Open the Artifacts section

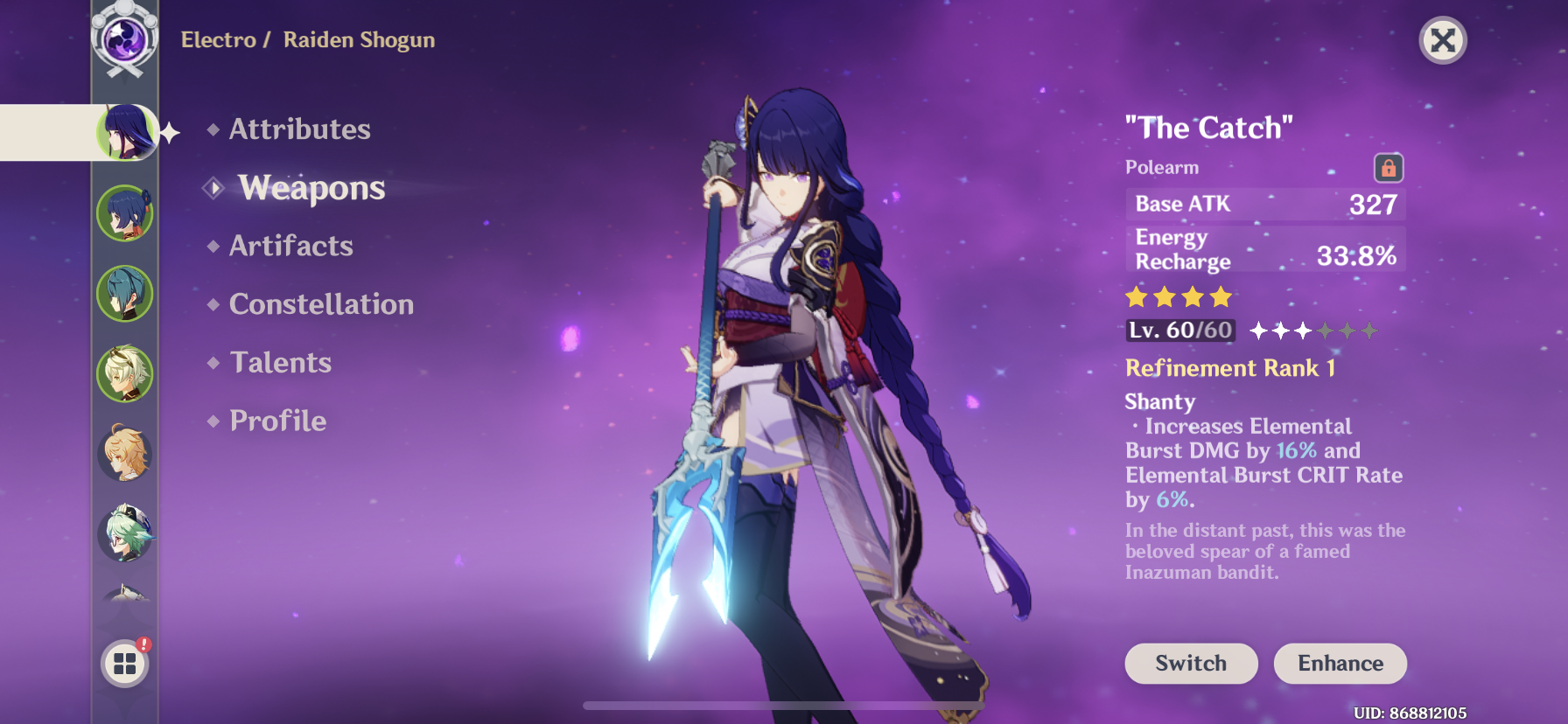pyautogui.click(x=290, y=246)
